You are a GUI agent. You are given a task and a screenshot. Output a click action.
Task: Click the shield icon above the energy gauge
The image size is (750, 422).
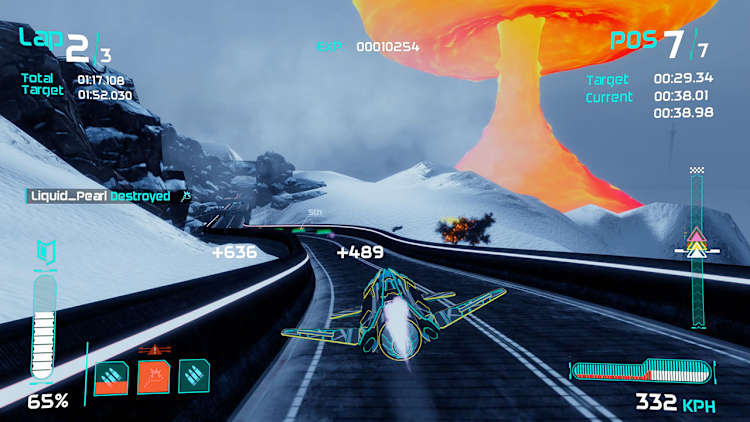pos(44,255)
